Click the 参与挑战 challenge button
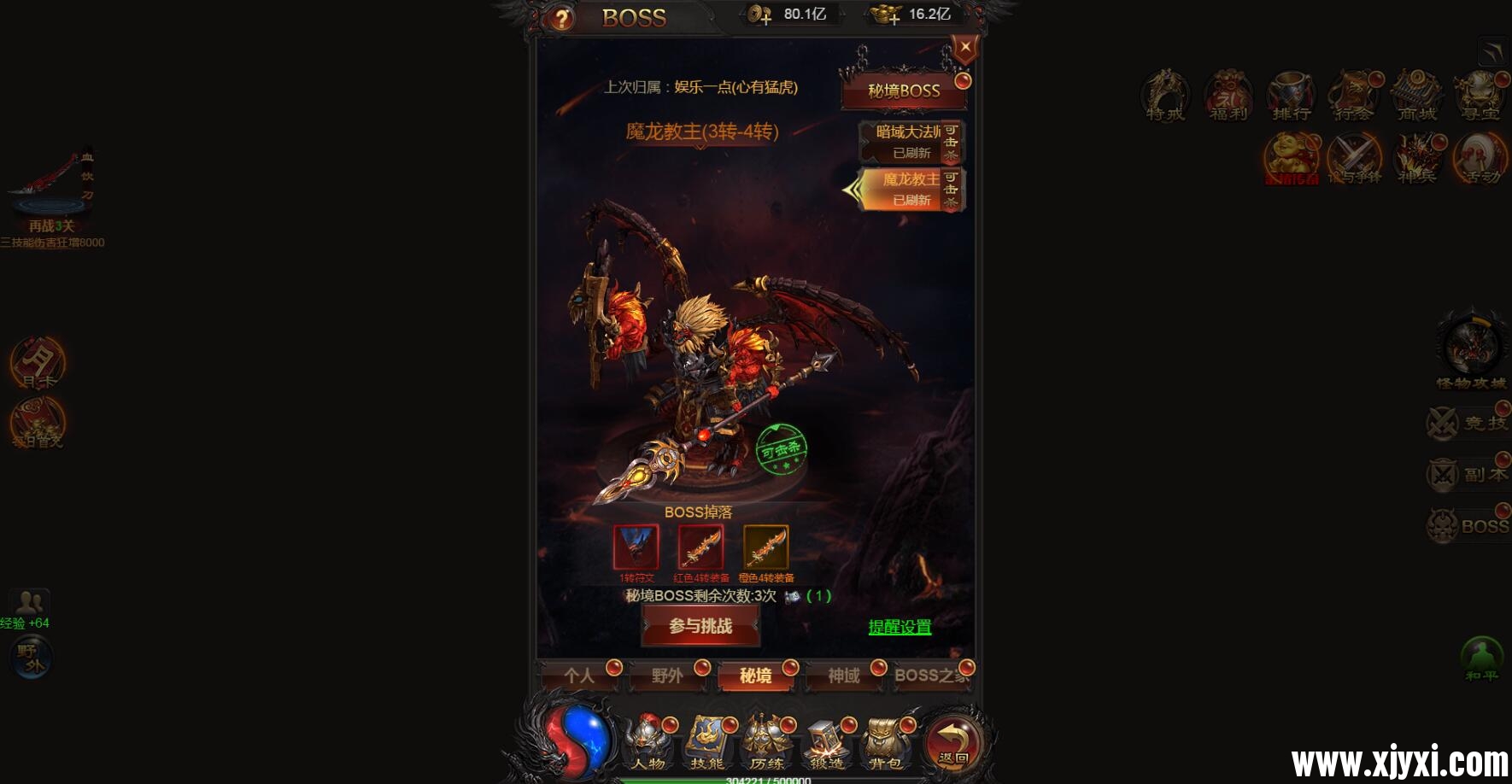Screen dimensions: 1512x784 [700, 626]
